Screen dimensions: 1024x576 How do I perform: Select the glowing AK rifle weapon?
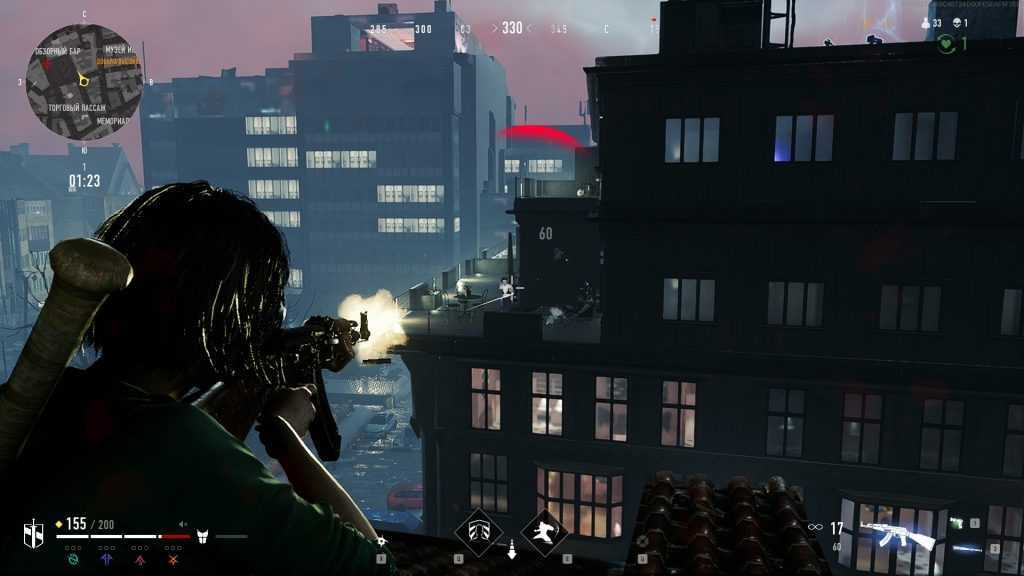point(897,533)
